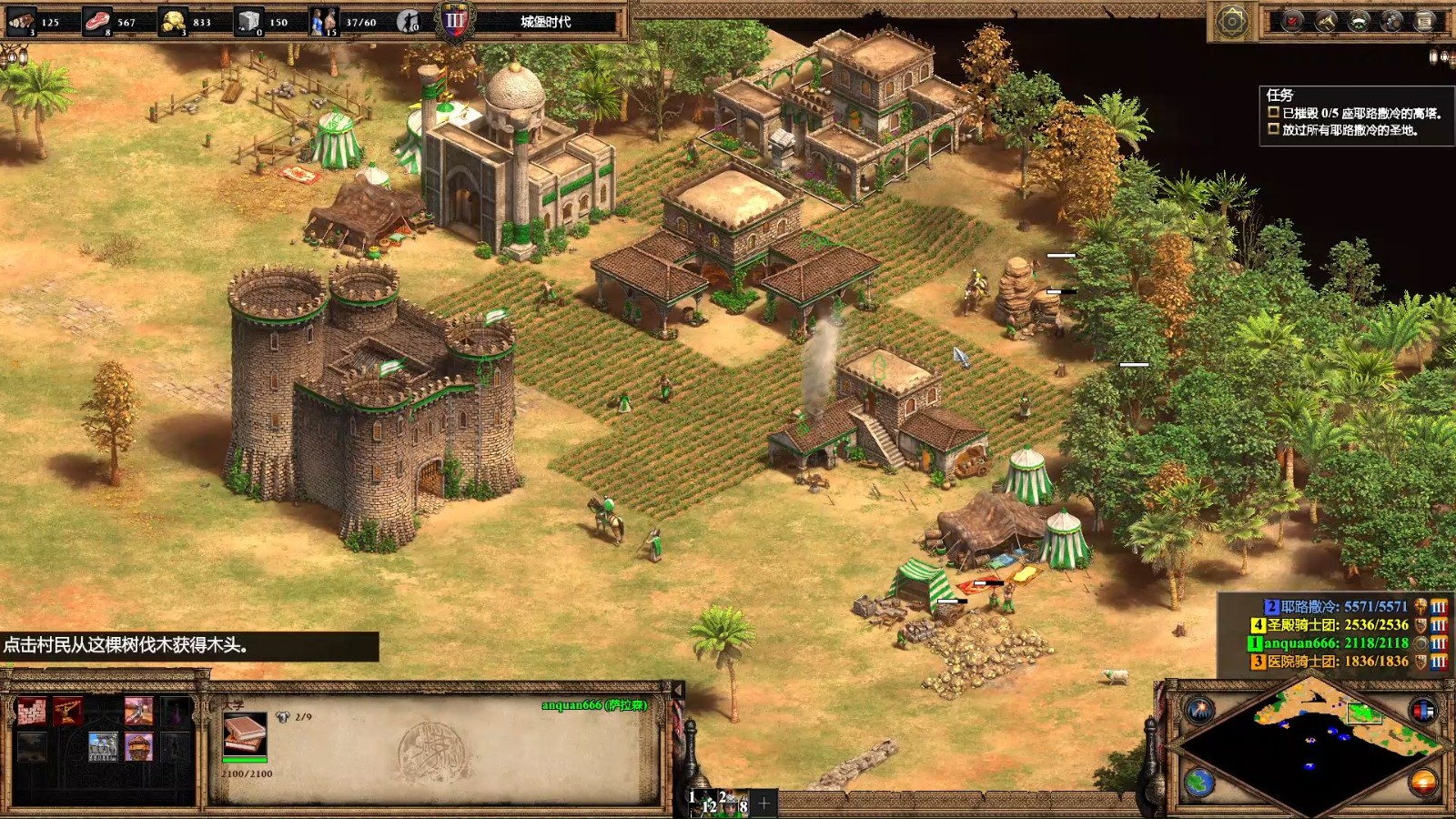Select the stone tower upgrade icon

103,747
